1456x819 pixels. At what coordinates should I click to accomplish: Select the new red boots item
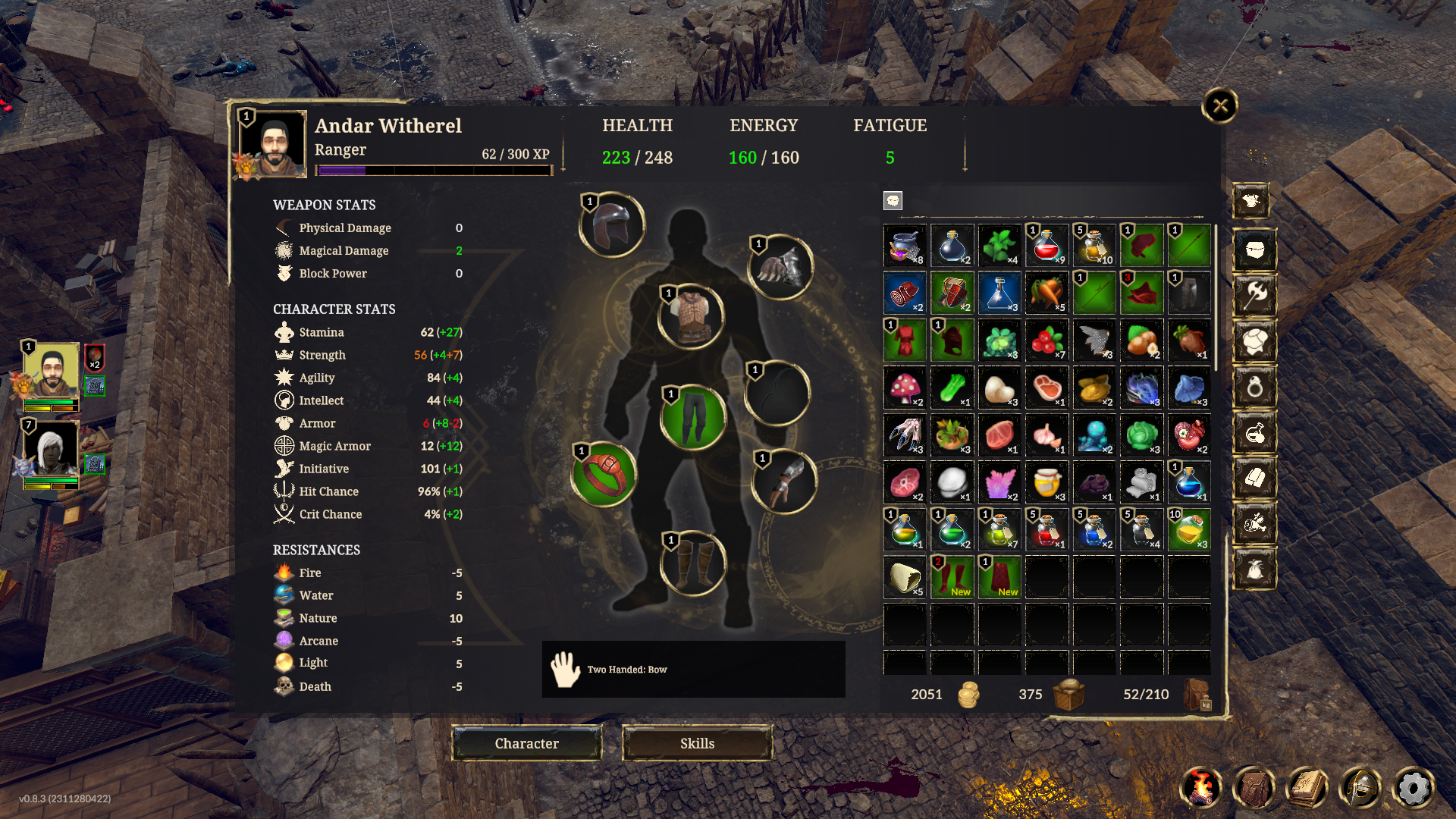[x=952, y=576]
